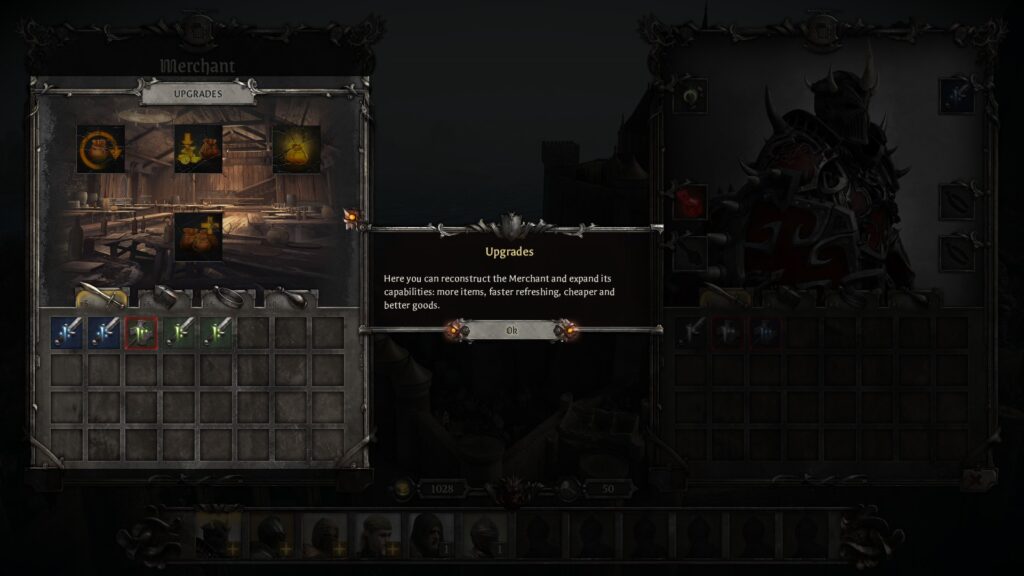Confirm the Upgrades tooltip with Ok

click(x=511, y=330)
